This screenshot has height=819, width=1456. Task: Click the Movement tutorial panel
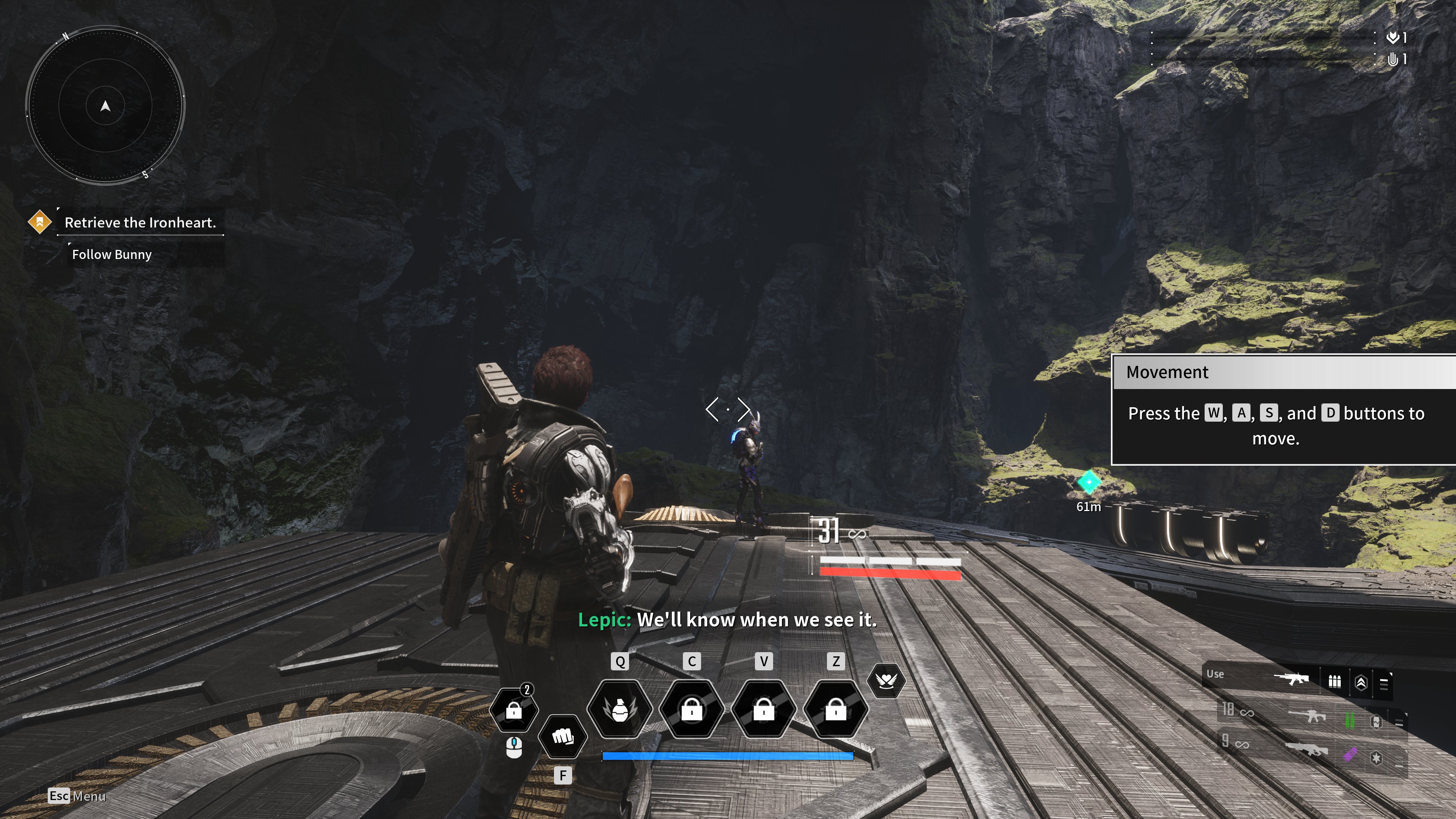point(1283,410)
